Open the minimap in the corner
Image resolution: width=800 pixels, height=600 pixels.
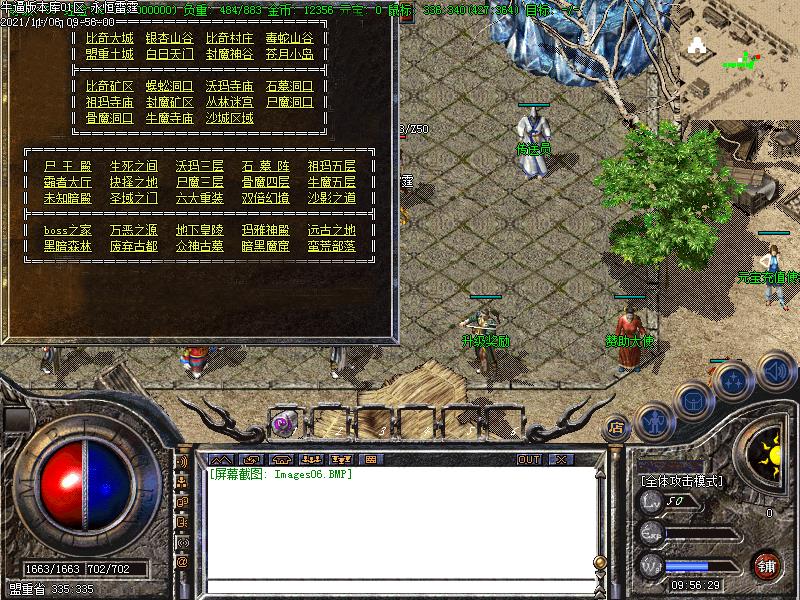click(740, 50)
